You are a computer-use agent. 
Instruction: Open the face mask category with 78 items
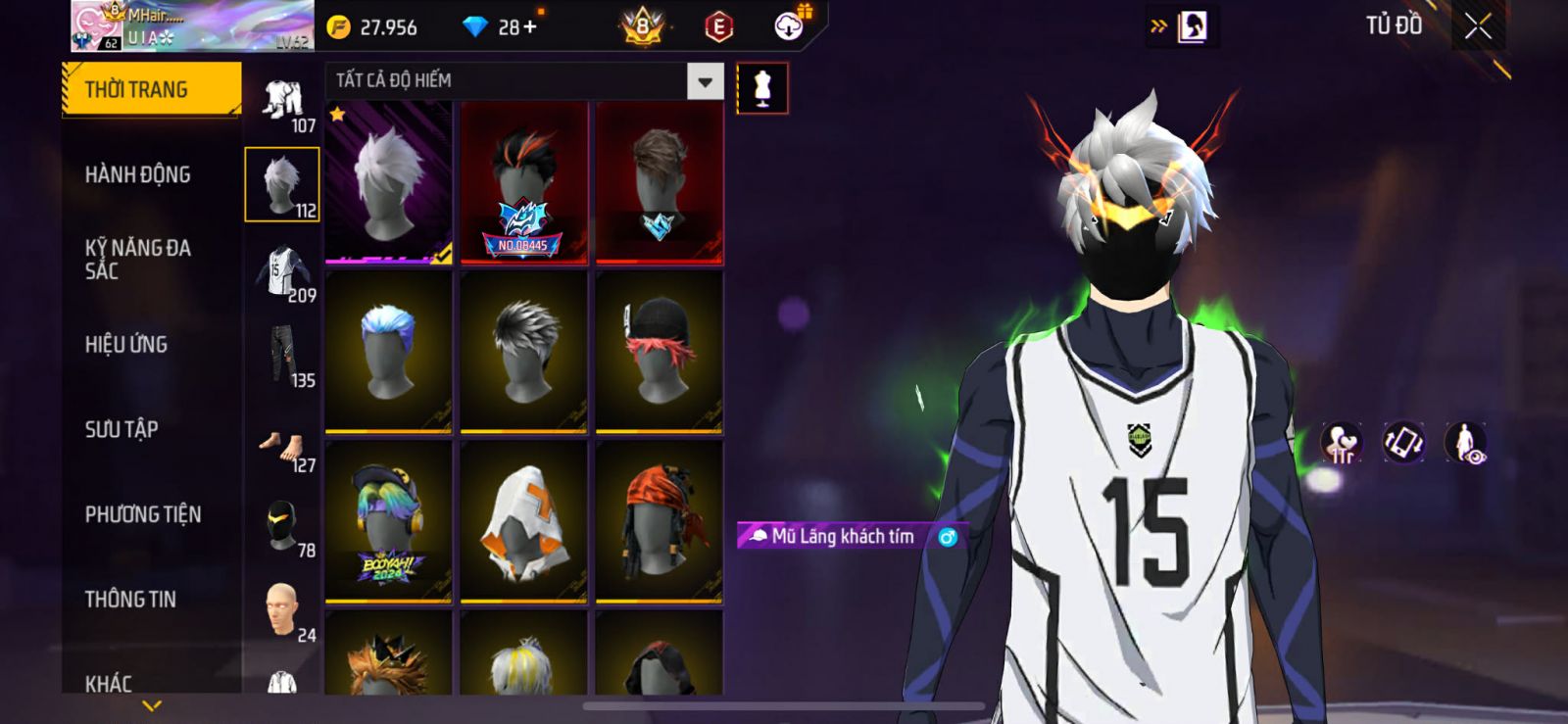tap(282, 526)
